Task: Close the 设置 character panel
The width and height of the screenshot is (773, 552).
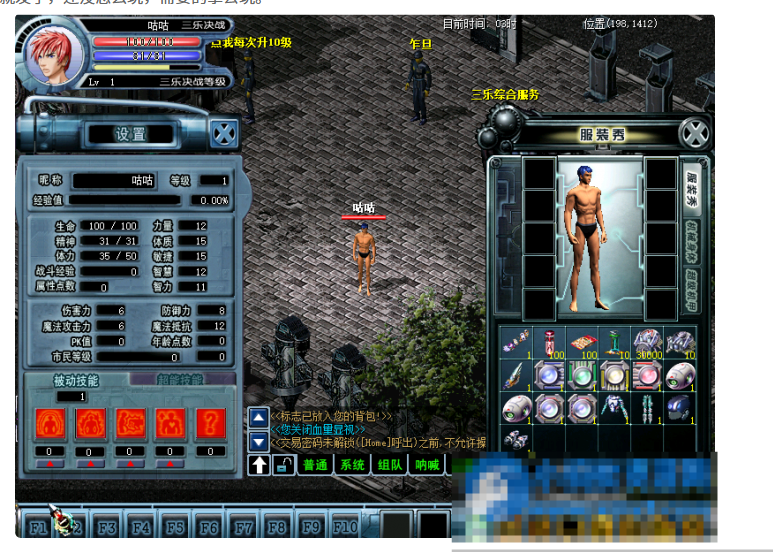Action: tap(225, 133)
